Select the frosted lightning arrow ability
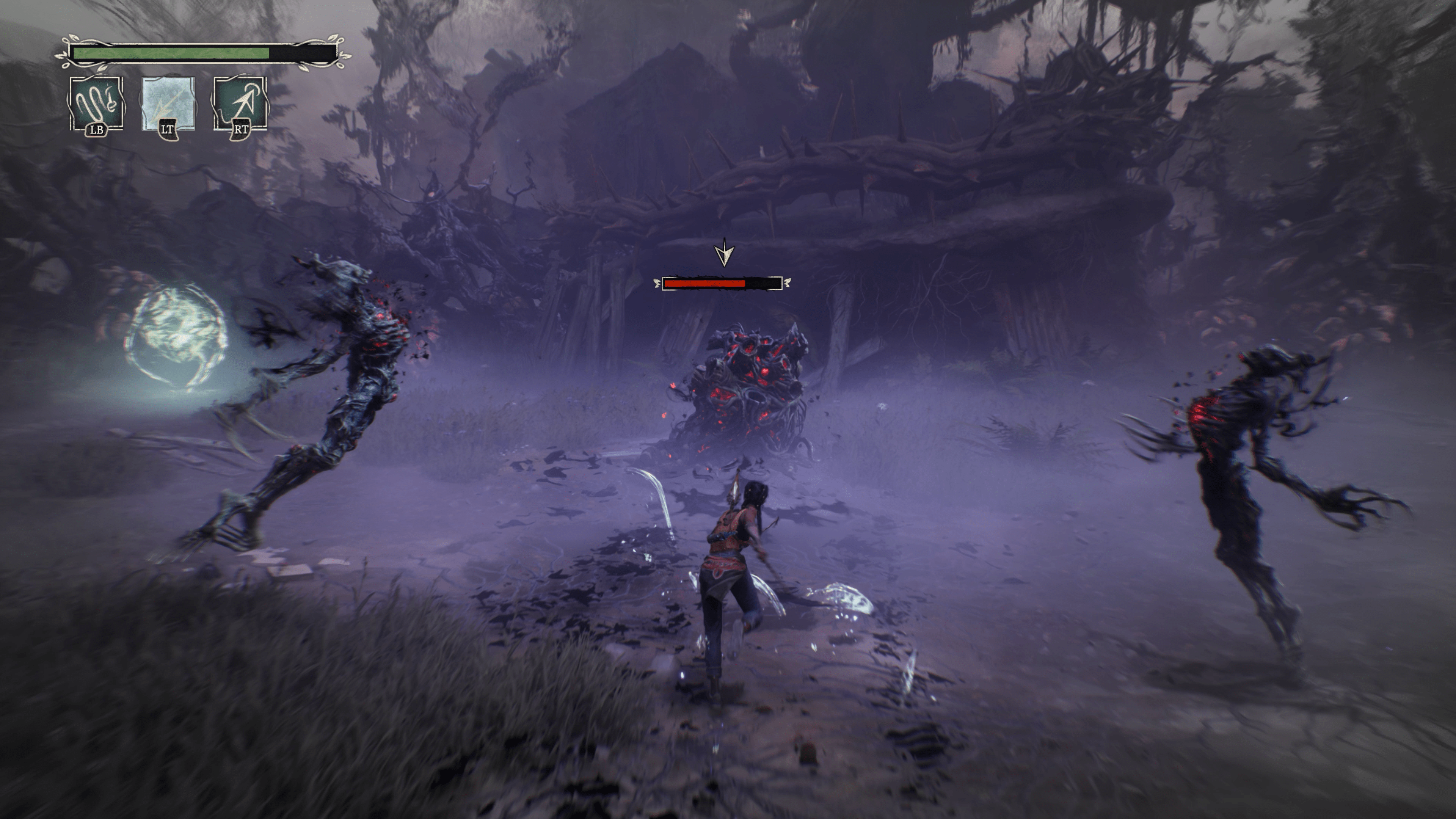 (x=168, y=104)
